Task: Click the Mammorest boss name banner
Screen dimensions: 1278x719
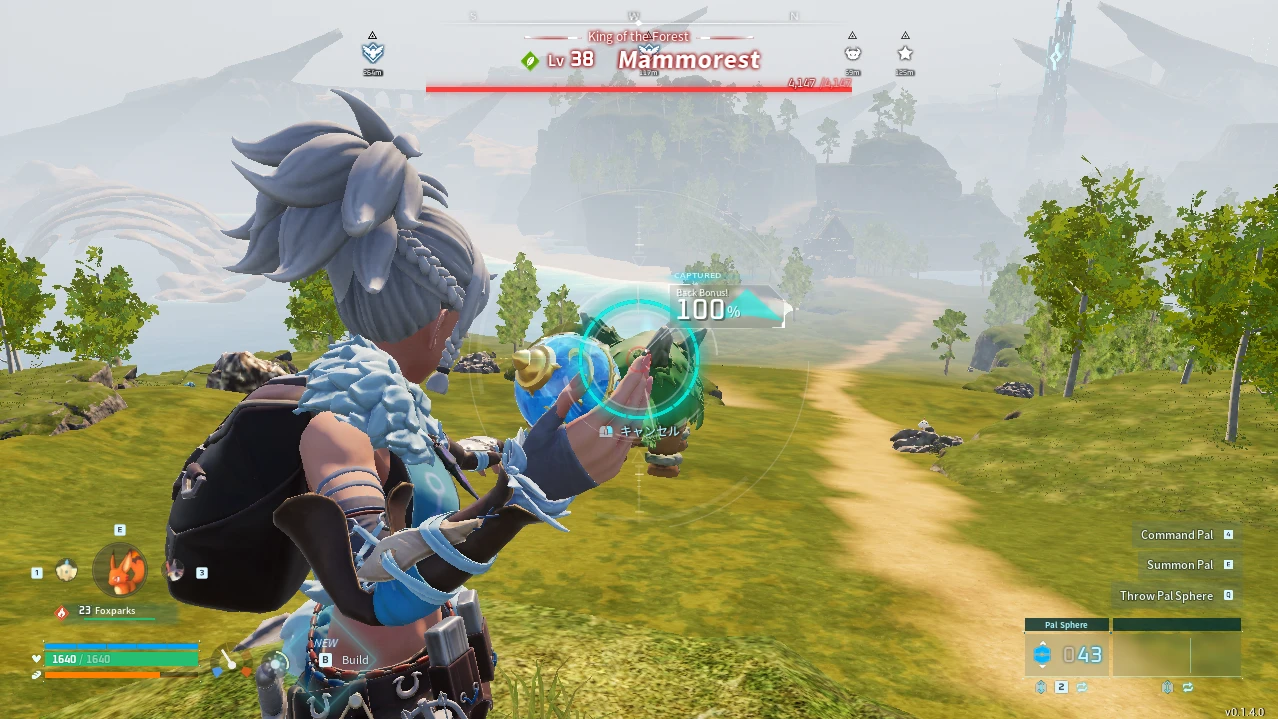Action: click(689, 60)
